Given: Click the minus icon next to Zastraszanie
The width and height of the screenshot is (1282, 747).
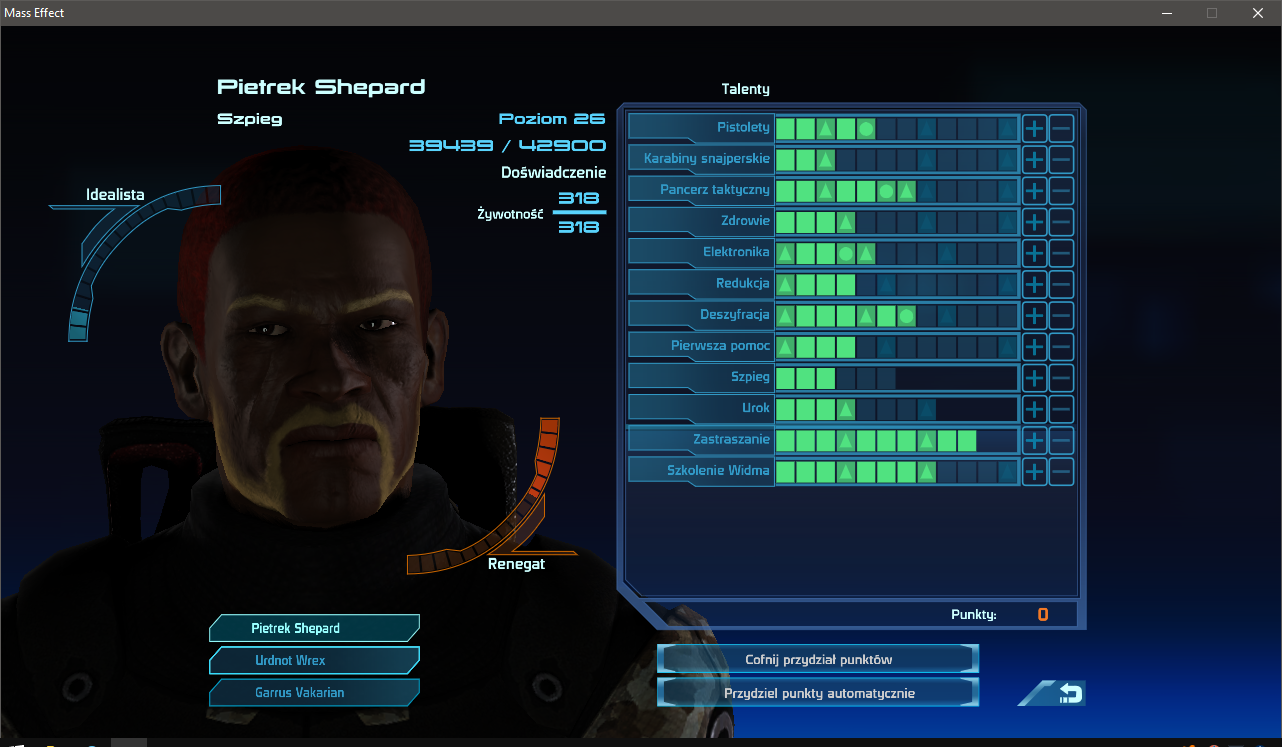Looking at the screenshot, I should (x=1061, y=440).
